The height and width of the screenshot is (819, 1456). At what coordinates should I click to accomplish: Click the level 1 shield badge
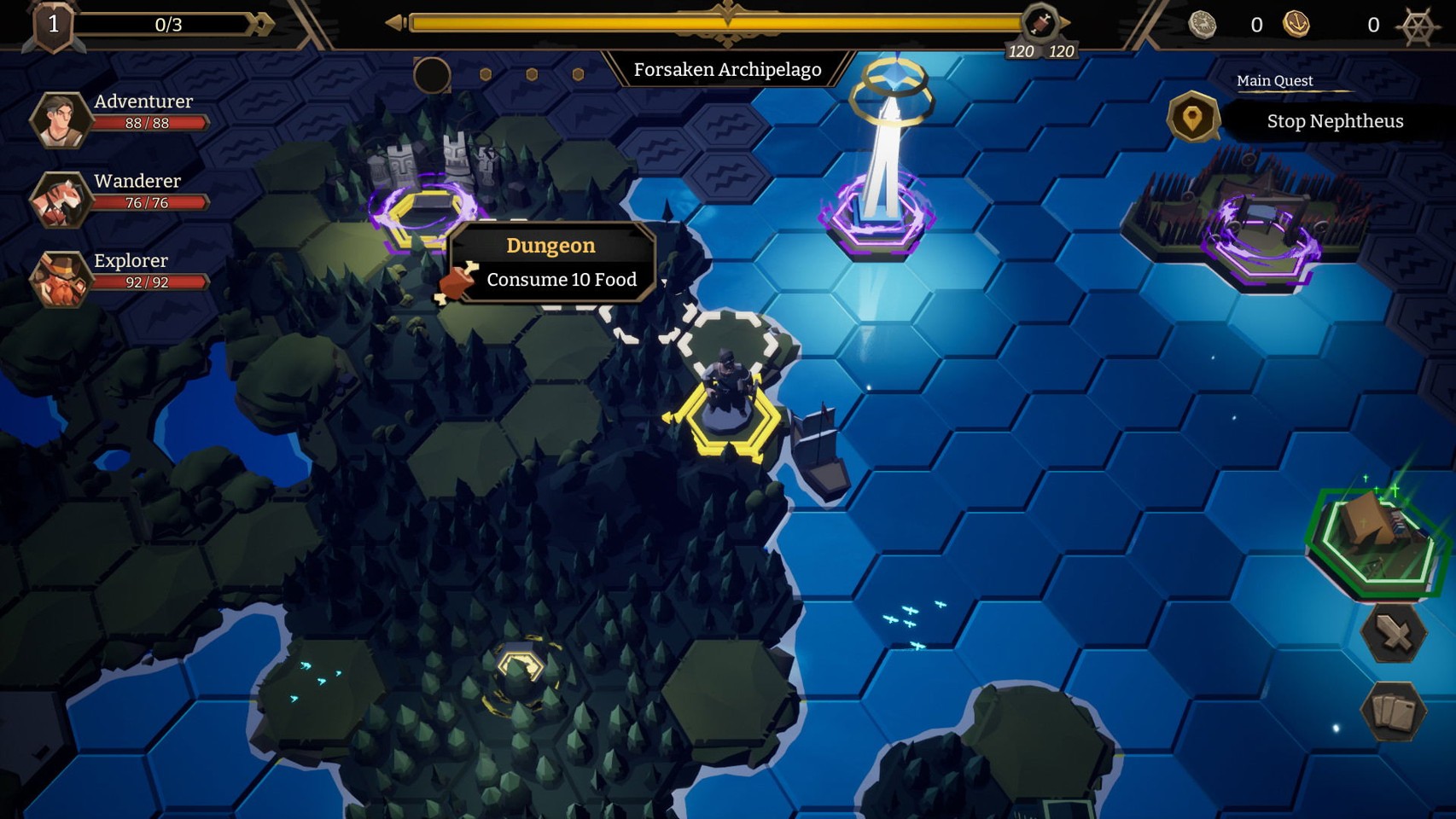[x=53, y=25]
